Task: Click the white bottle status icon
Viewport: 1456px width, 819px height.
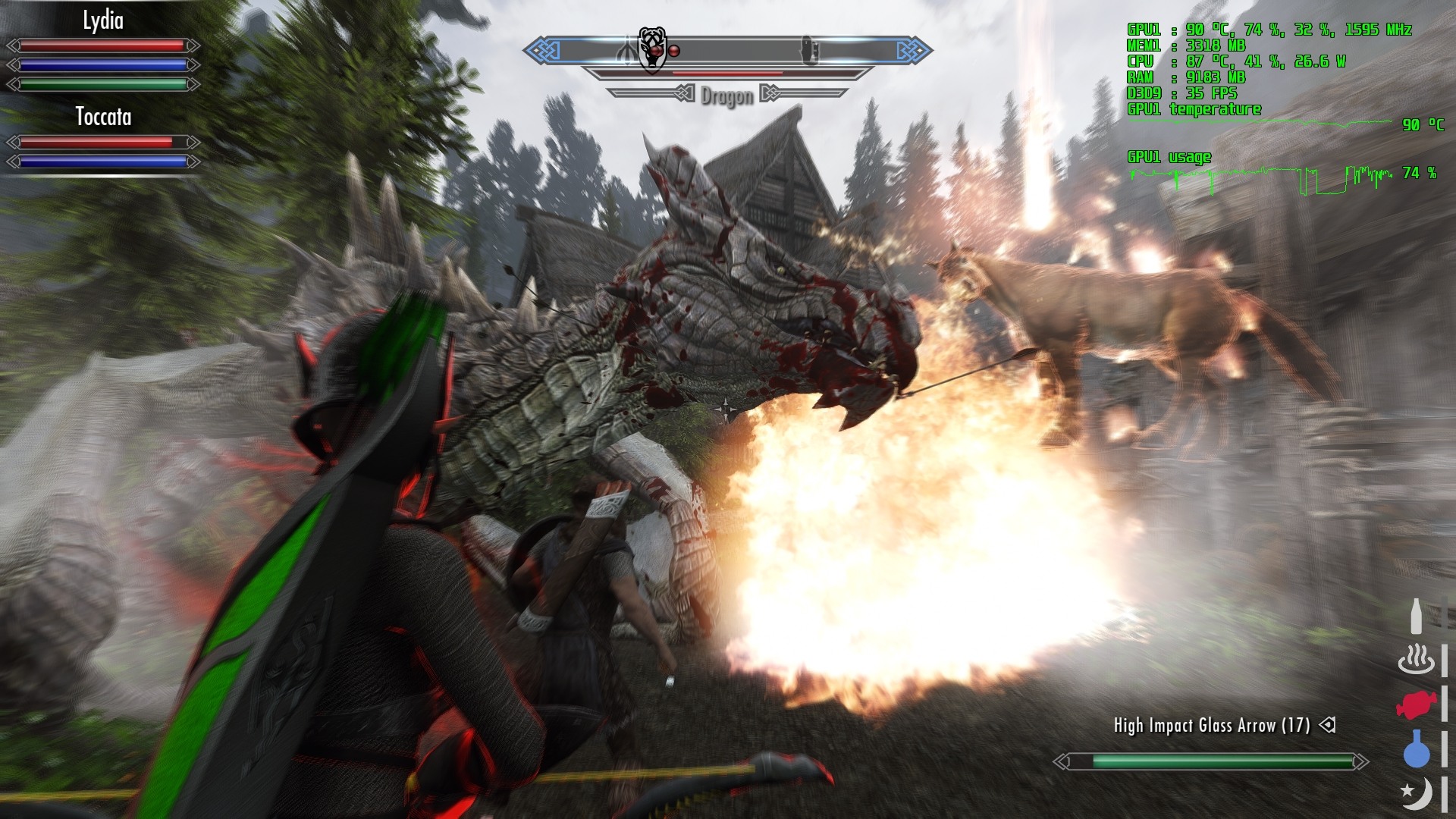Action: 1415,616
